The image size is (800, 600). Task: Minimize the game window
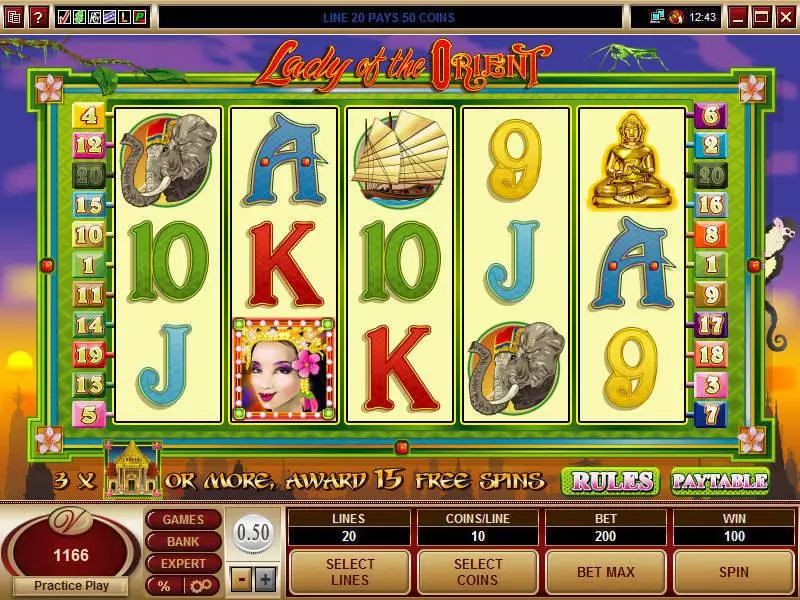[x=739, y=17]
